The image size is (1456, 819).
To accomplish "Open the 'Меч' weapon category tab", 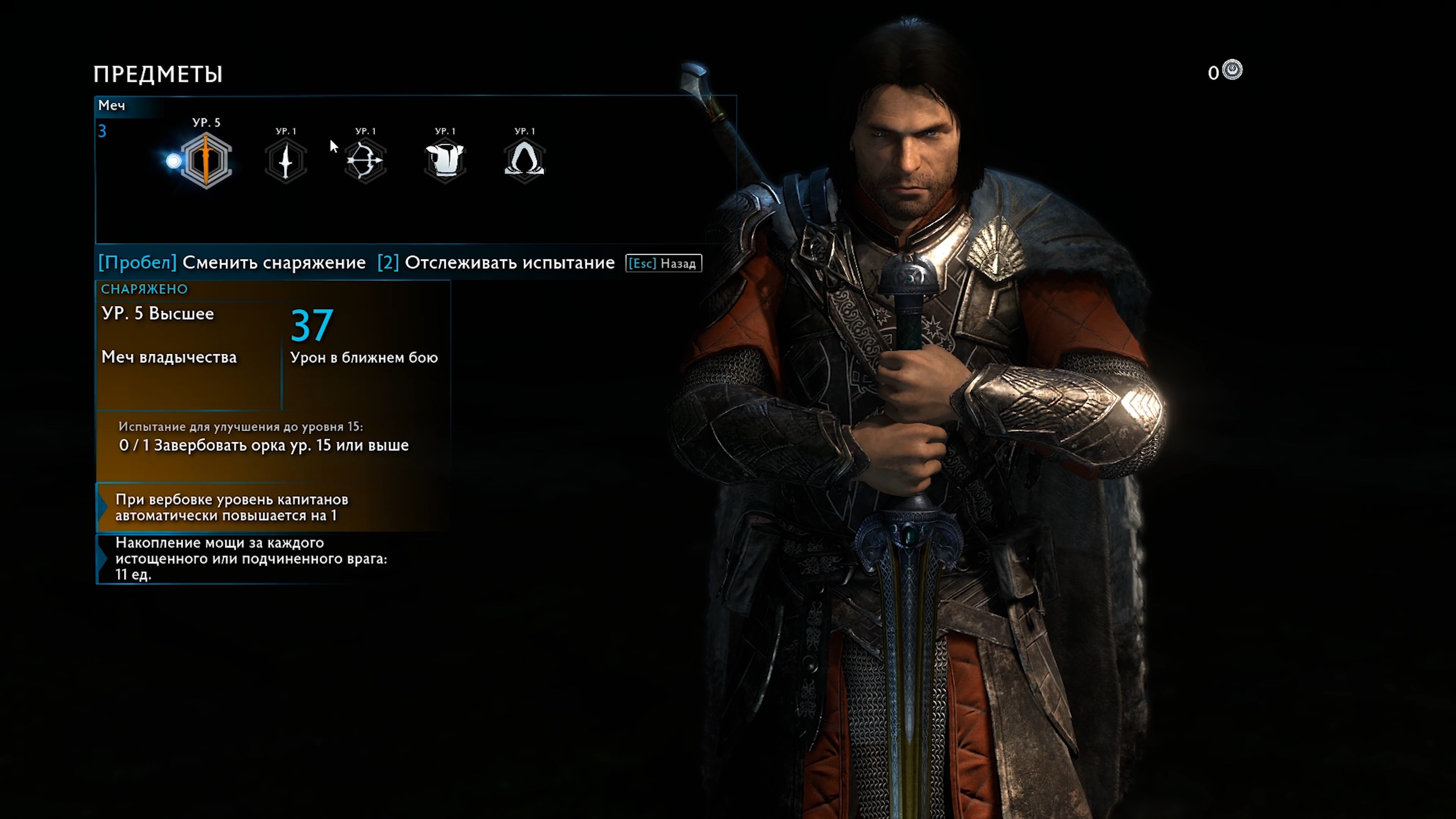I will tap(111, 106).
